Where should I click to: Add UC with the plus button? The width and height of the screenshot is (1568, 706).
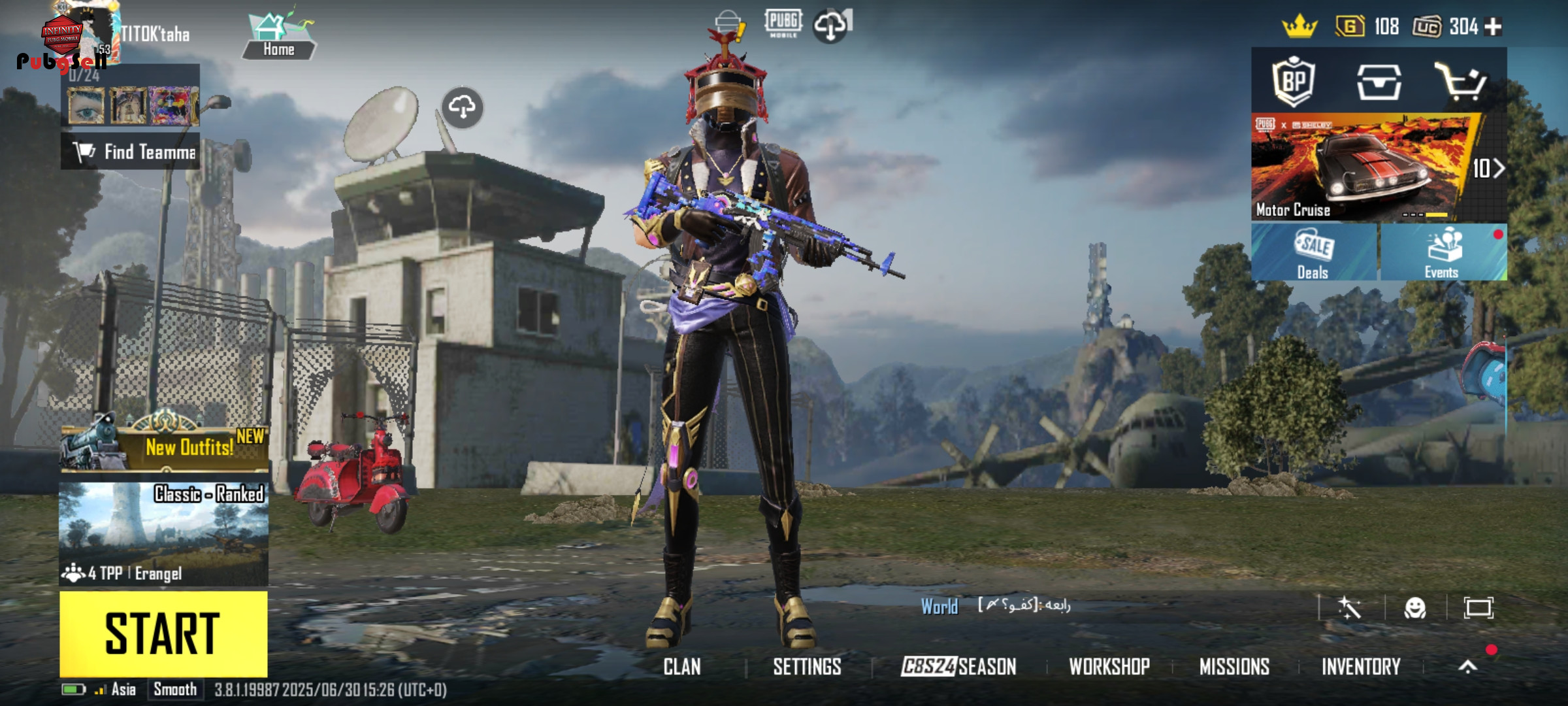click(x=1494, y=27)
